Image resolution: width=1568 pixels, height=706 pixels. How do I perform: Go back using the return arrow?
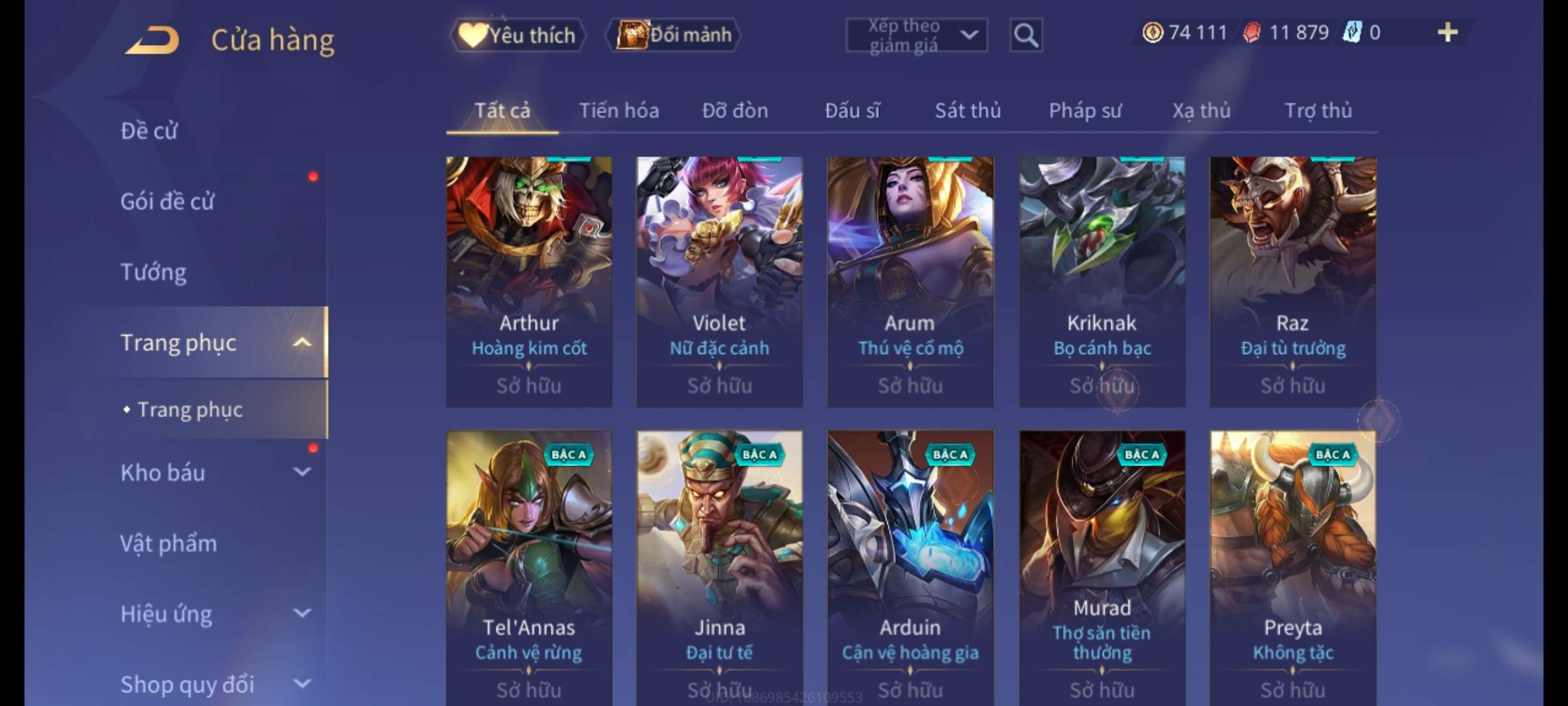coord(152,41)
